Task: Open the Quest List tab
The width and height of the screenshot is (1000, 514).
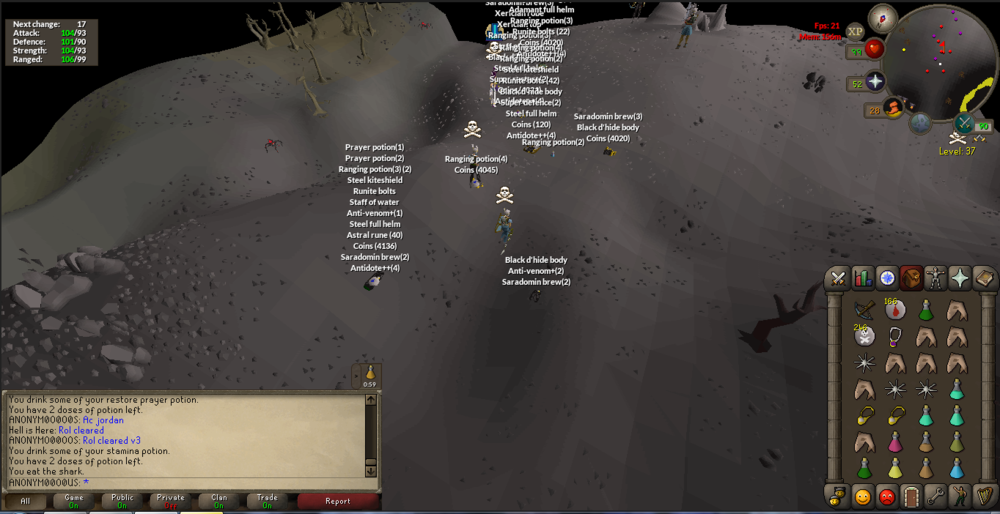Action: pos(887,278)
